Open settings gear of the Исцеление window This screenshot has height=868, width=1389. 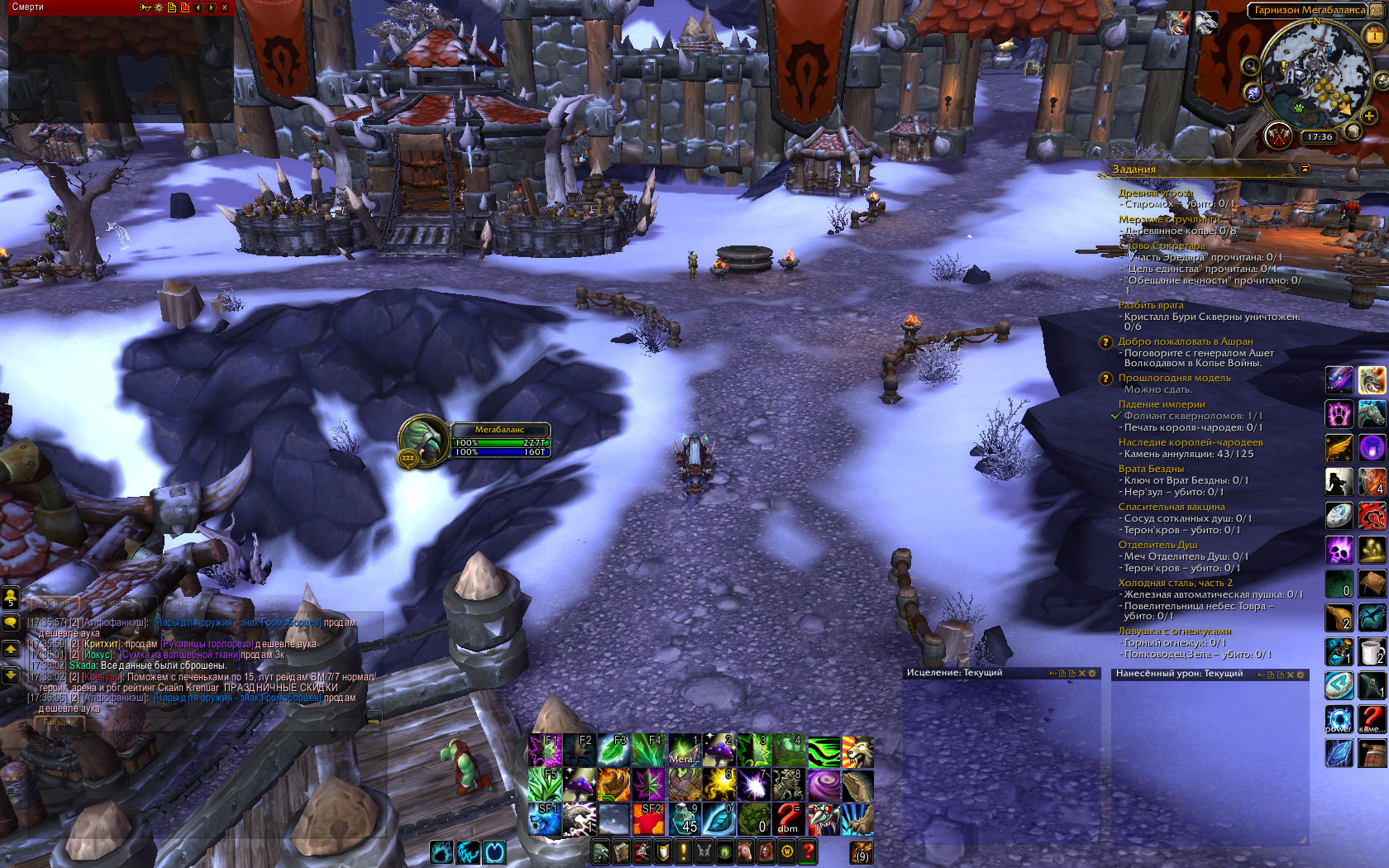point(1092,674)
